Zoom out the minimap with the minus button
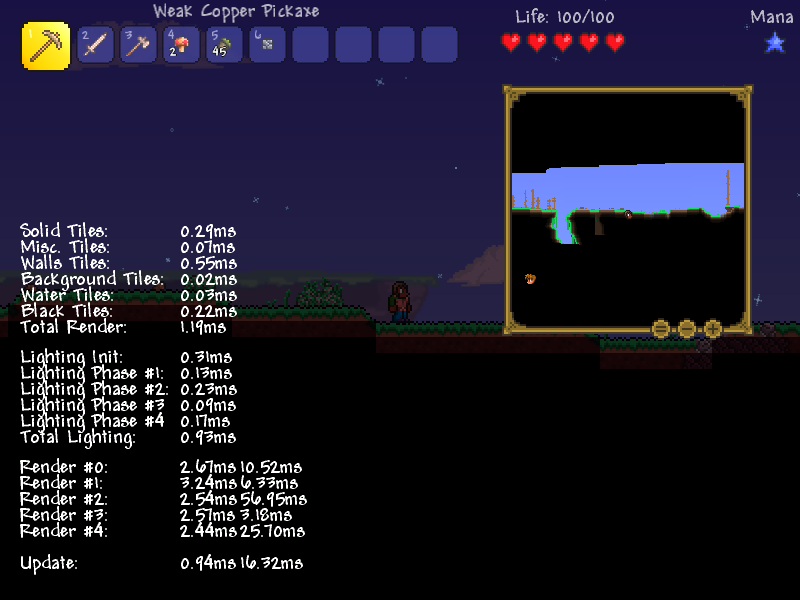The width and height of the screenshot is (800, 600). (687, 328)
